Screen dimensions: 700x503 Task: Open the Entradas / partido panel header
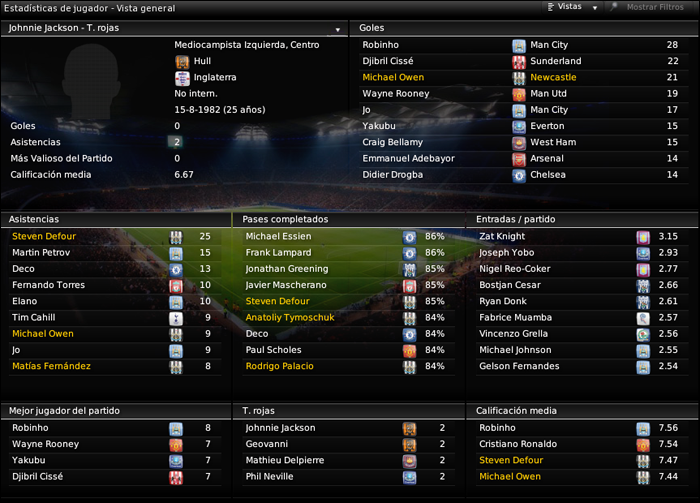click(515, 219)
